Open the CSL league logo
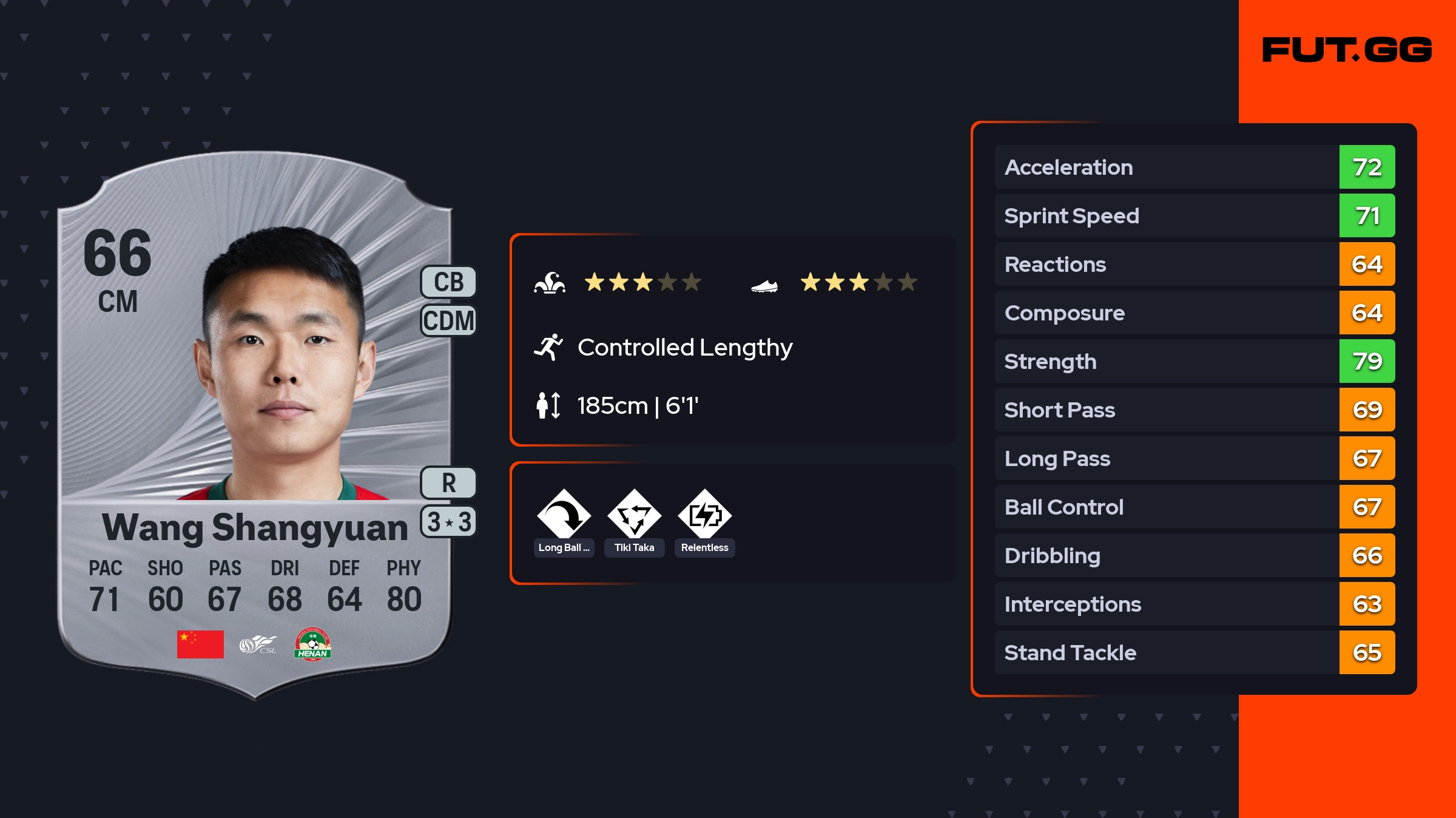 point(257,644)
